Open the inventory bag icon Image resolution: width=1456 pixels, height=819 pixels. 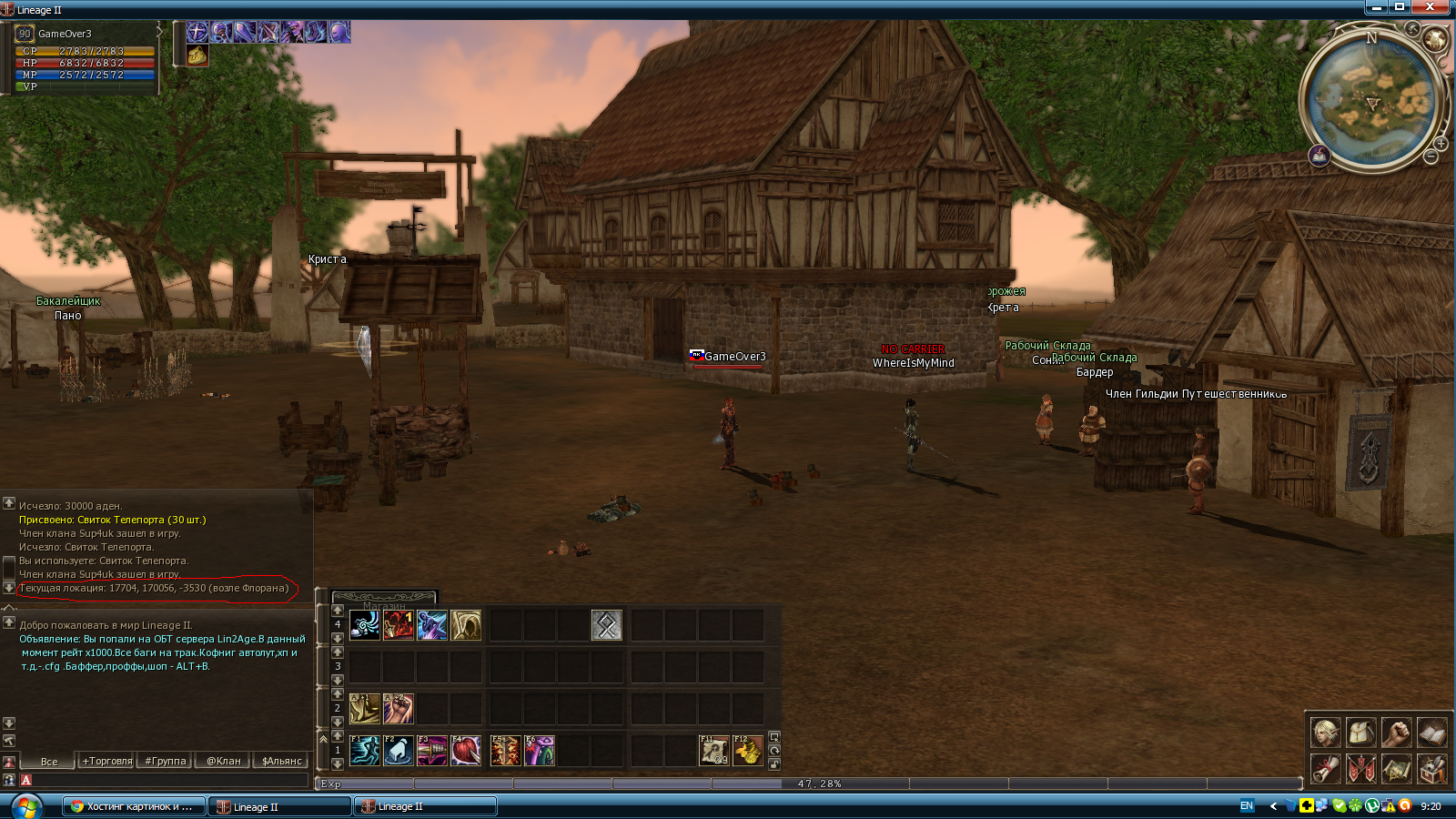pos(1360,732)
